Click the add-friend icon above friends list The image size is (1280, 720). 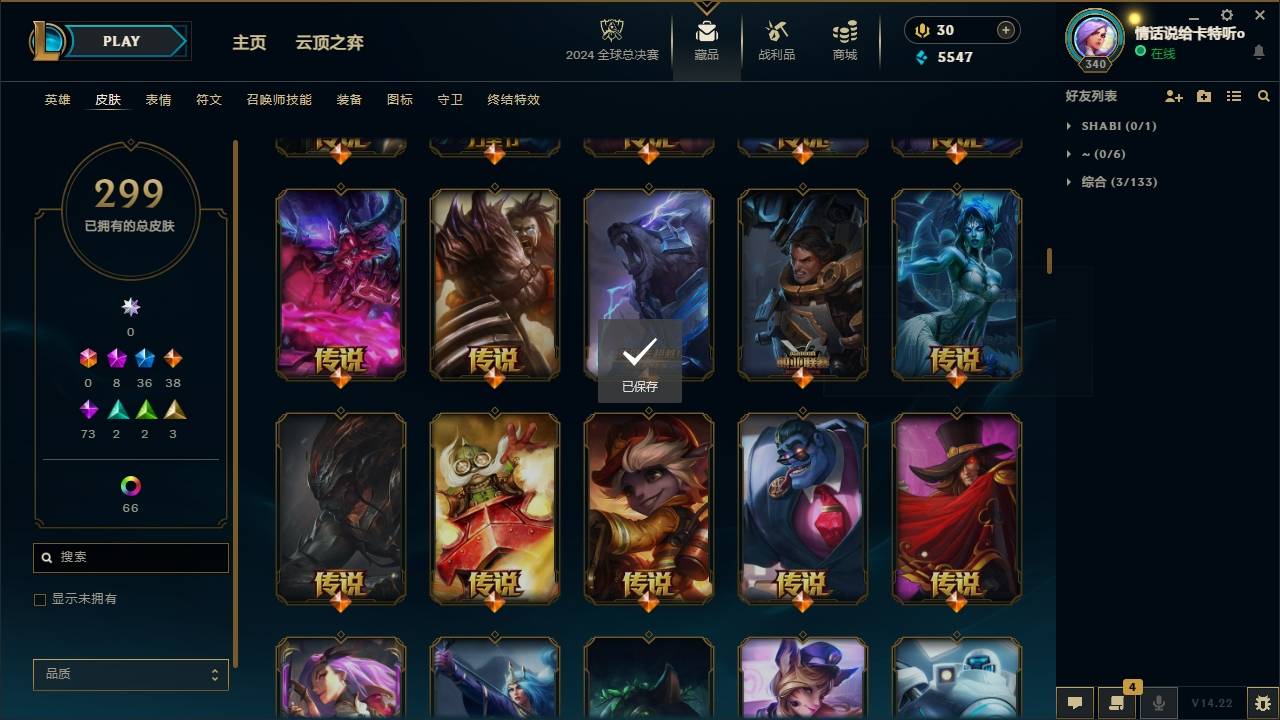click(x=1172, y=95)
